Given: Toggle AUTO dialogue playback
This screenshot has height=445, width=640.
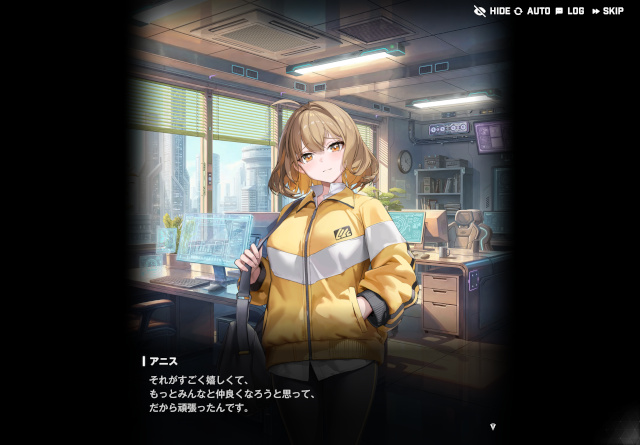Looking at the screenshot, I should pyautogui.click(x=532, y=11).
